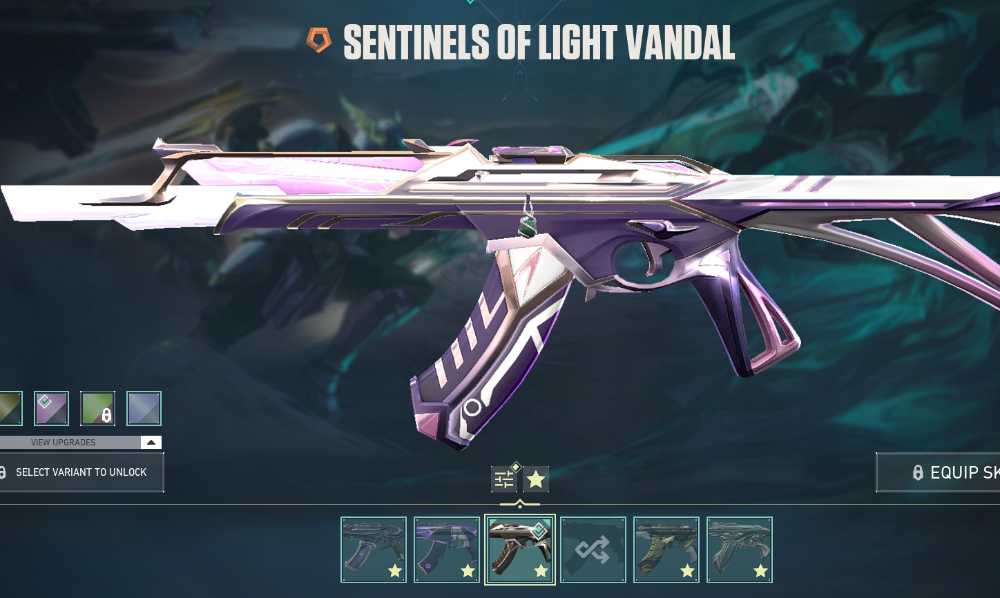Choose the locked green variant swatch
Screen dimensions: 1000x598
click(97, 408)
